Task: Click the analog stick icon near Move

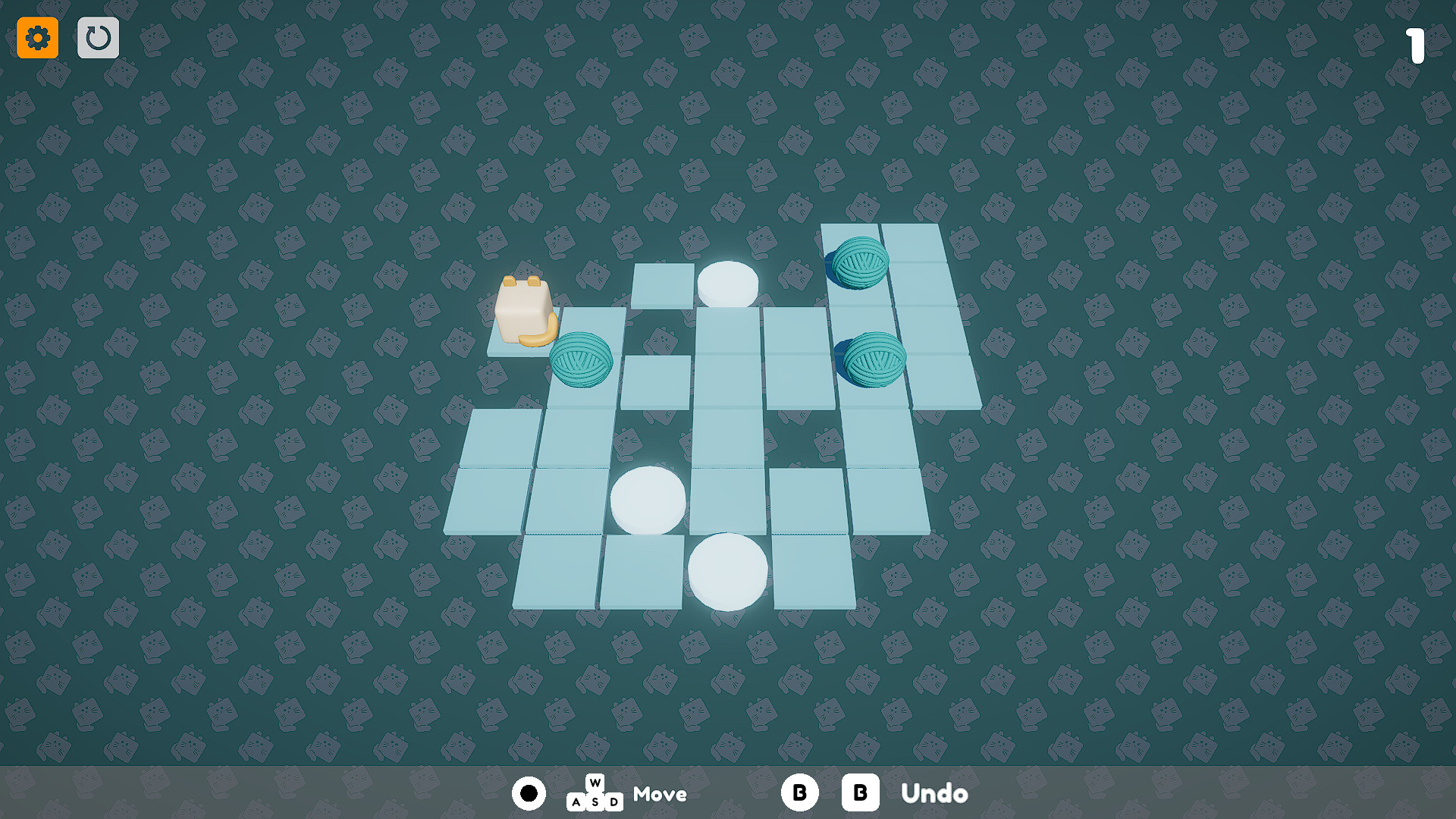Action: 529,793
